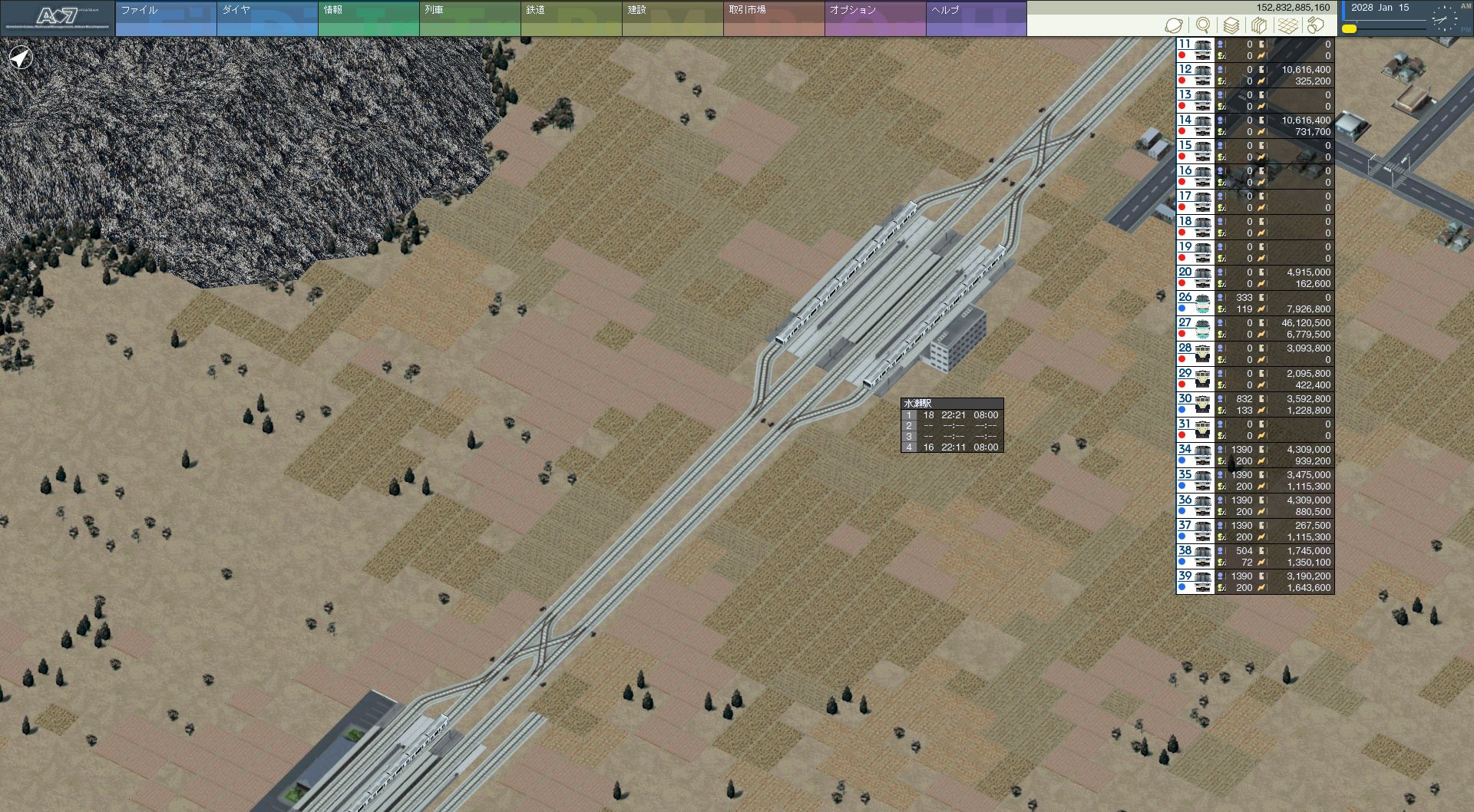Image resolution: width=1474 pixels, height=812 pixels.
Task: Click the stacked layers icon
Action: 1231,25
